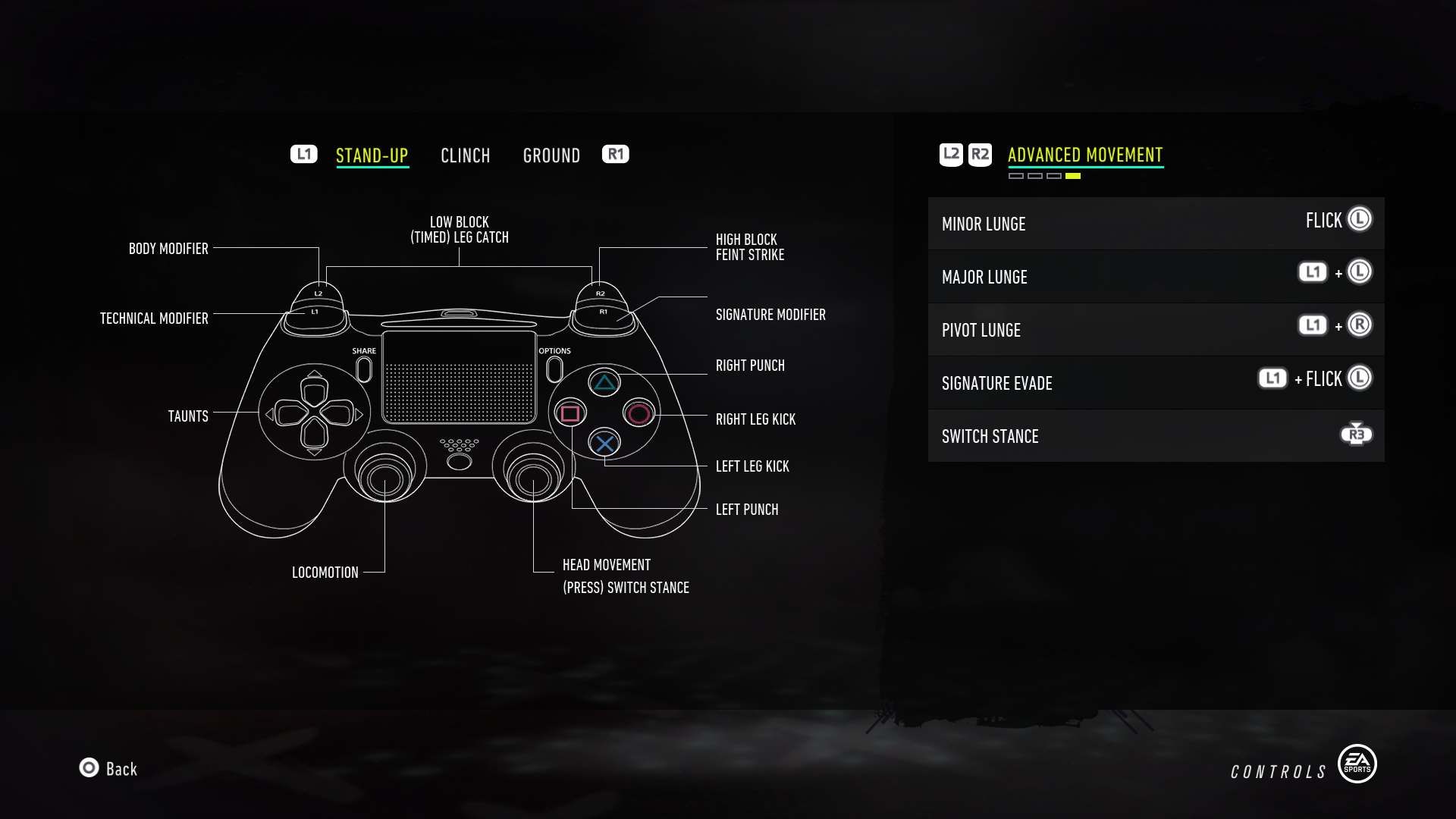Click the R3 press icon for Switch Stance

(x=1357, y=433)
